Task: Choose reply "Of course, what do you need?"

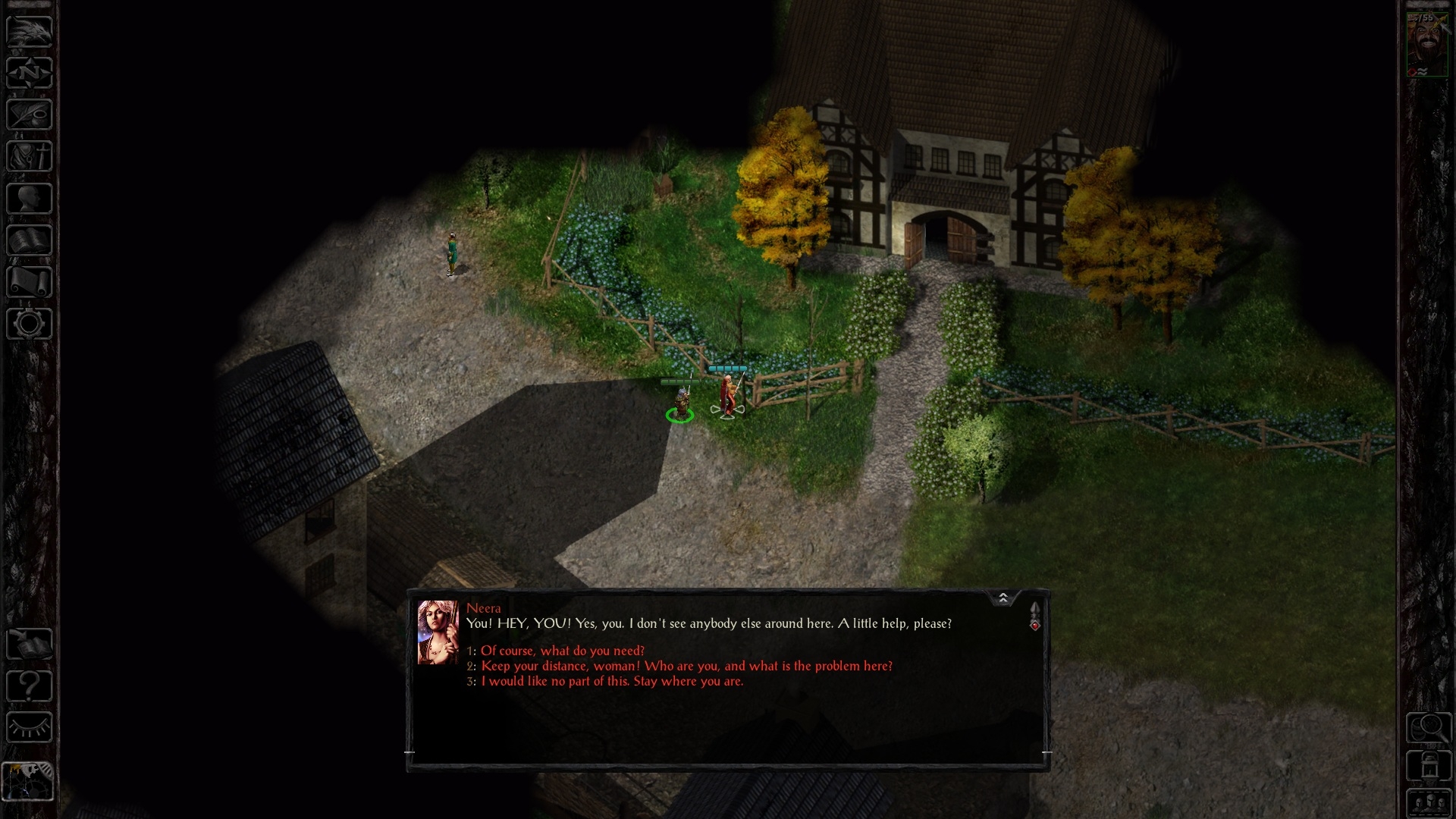Action: pos(562,651)
